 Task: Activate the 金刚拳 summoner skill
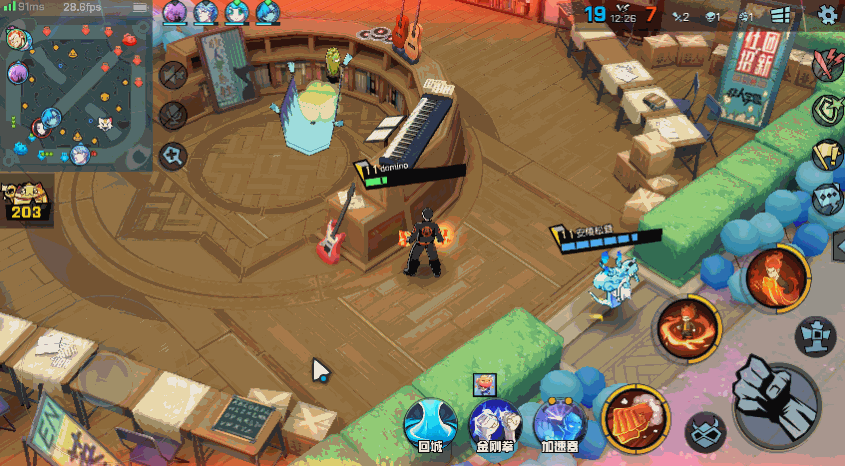pos(495,424)
